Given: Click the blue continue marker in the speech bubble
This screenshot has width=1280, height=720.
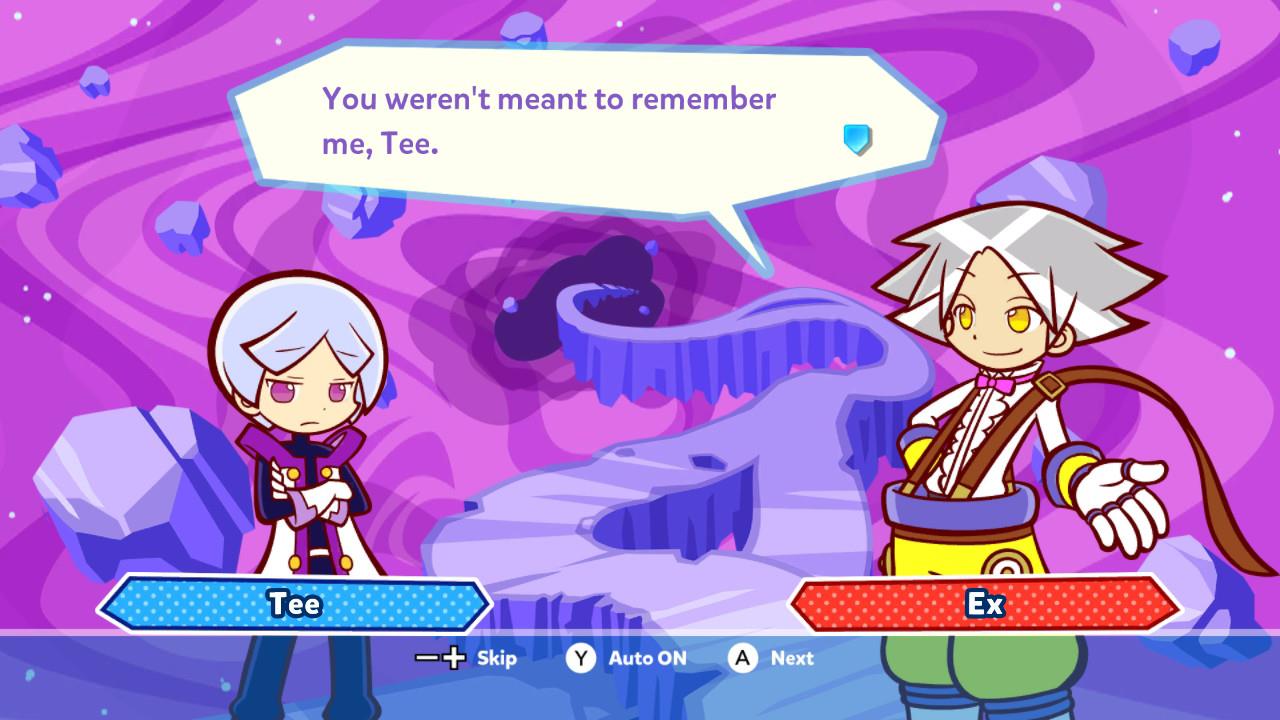Looking at the screenshot, I should (x=857, y=139).
